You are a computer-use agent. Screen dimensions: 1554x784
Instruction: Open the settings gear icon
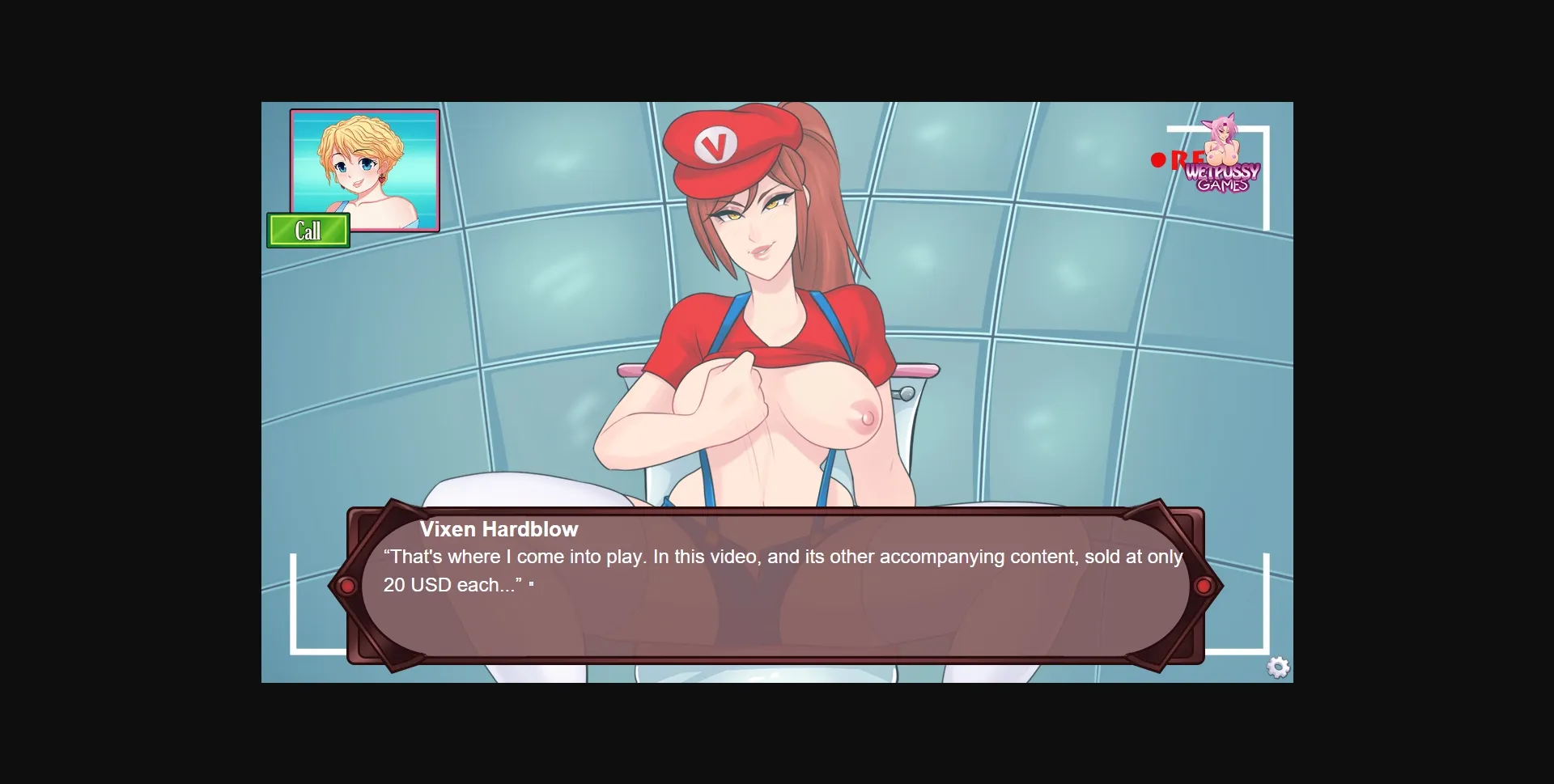coord(1279,666)
